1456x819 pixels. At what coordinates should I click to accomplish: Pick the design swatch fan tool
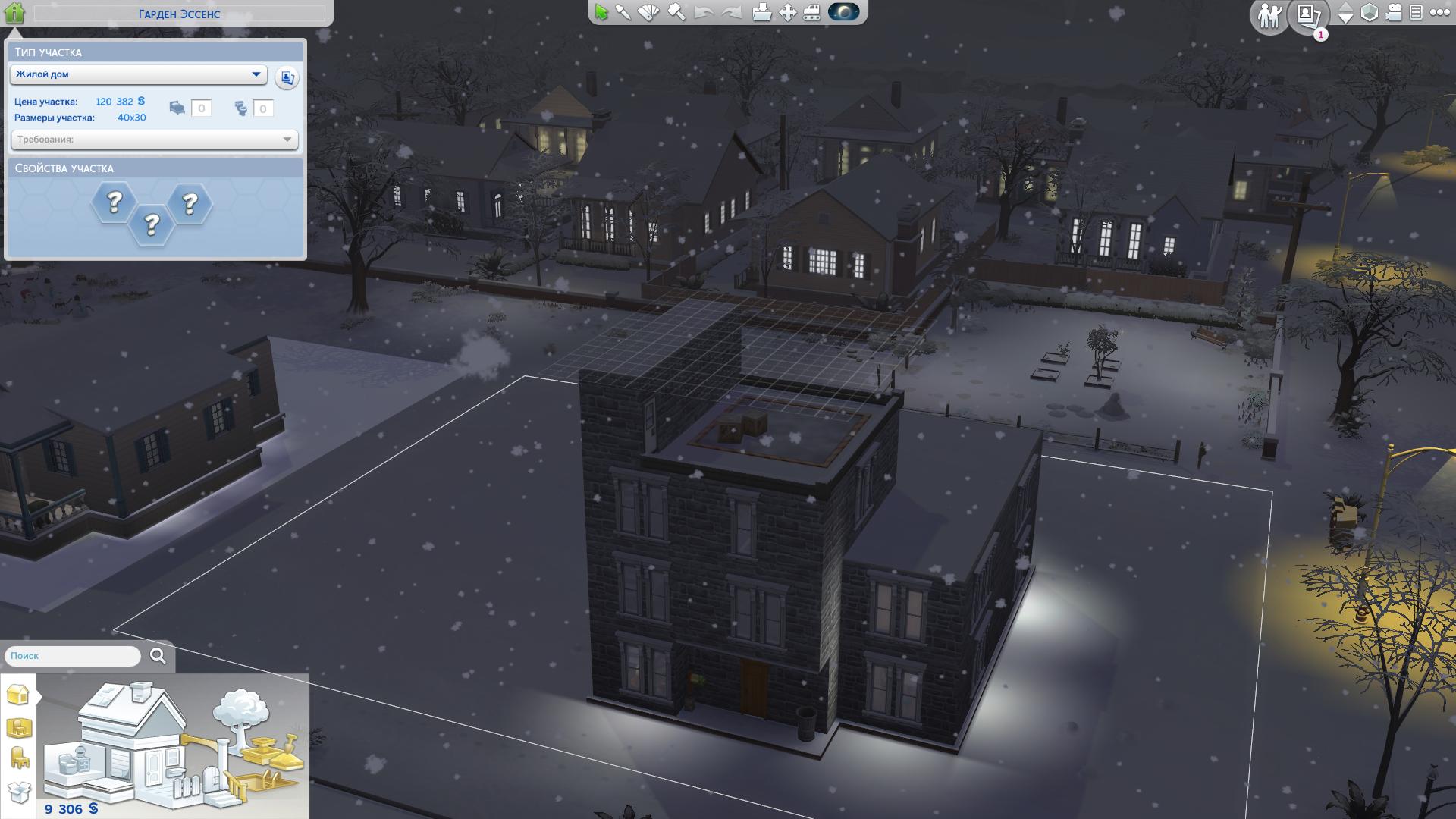[649, 13]
